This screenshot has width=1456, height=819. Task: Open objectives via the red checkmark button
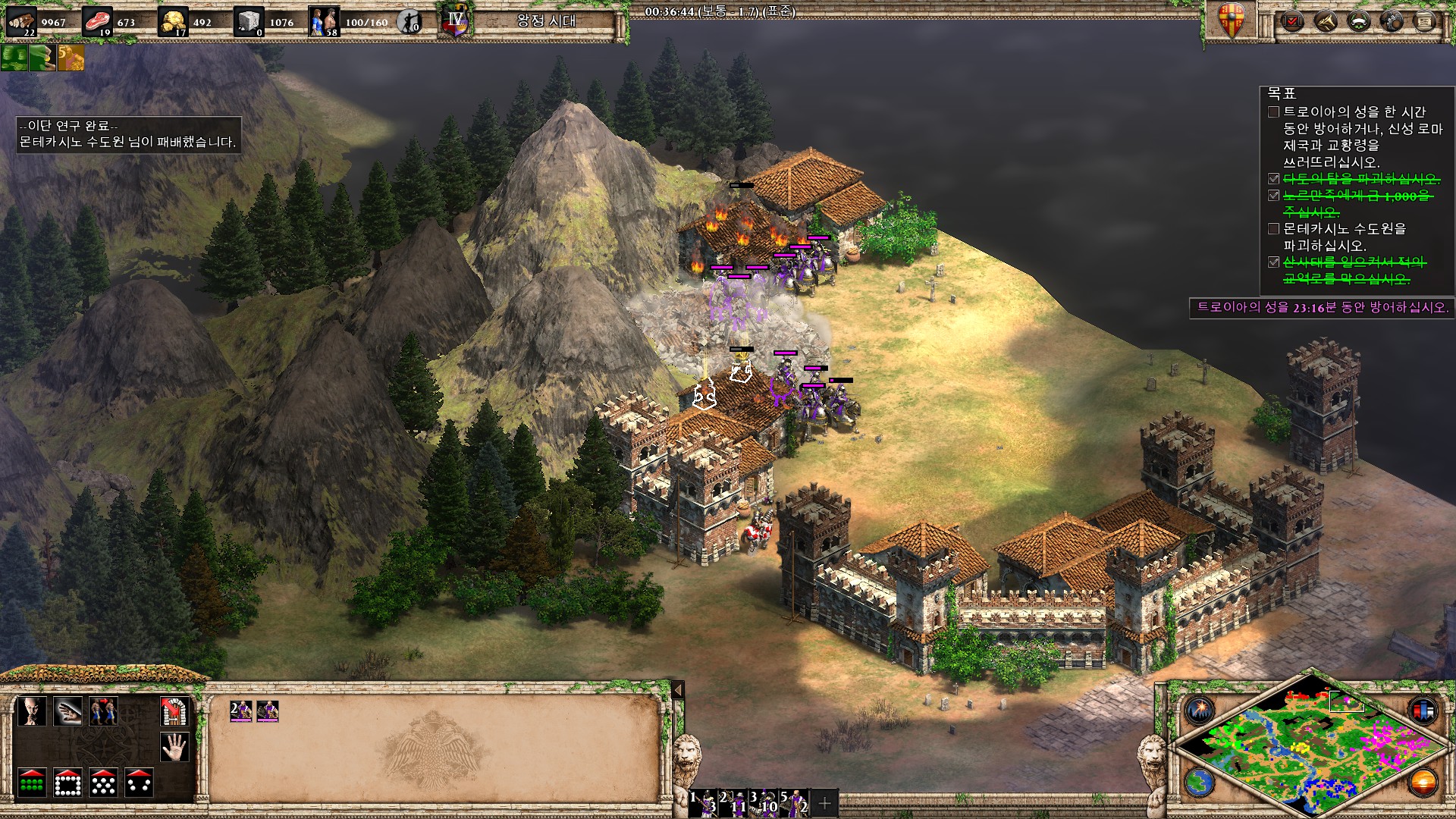click(x=1292, y=21)
